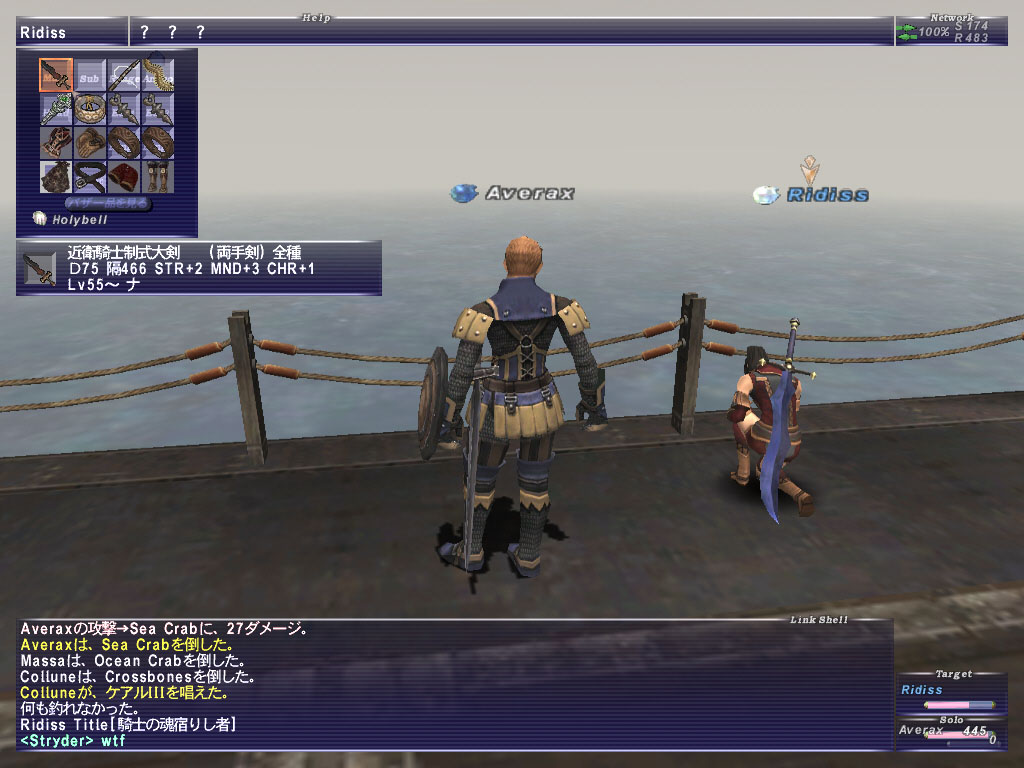Select the main-hand greatsword equipment slot
Screen dimensions: 1024x768
coord(56,75)
